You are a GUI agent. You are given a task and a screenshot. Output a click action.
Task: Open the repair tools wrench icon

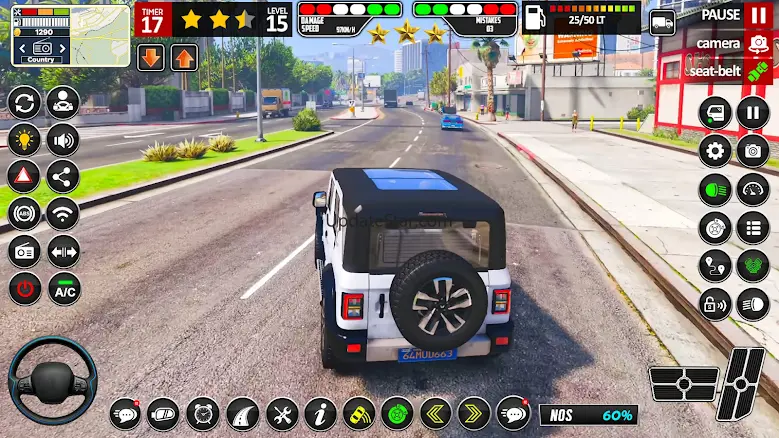point(282,414)
